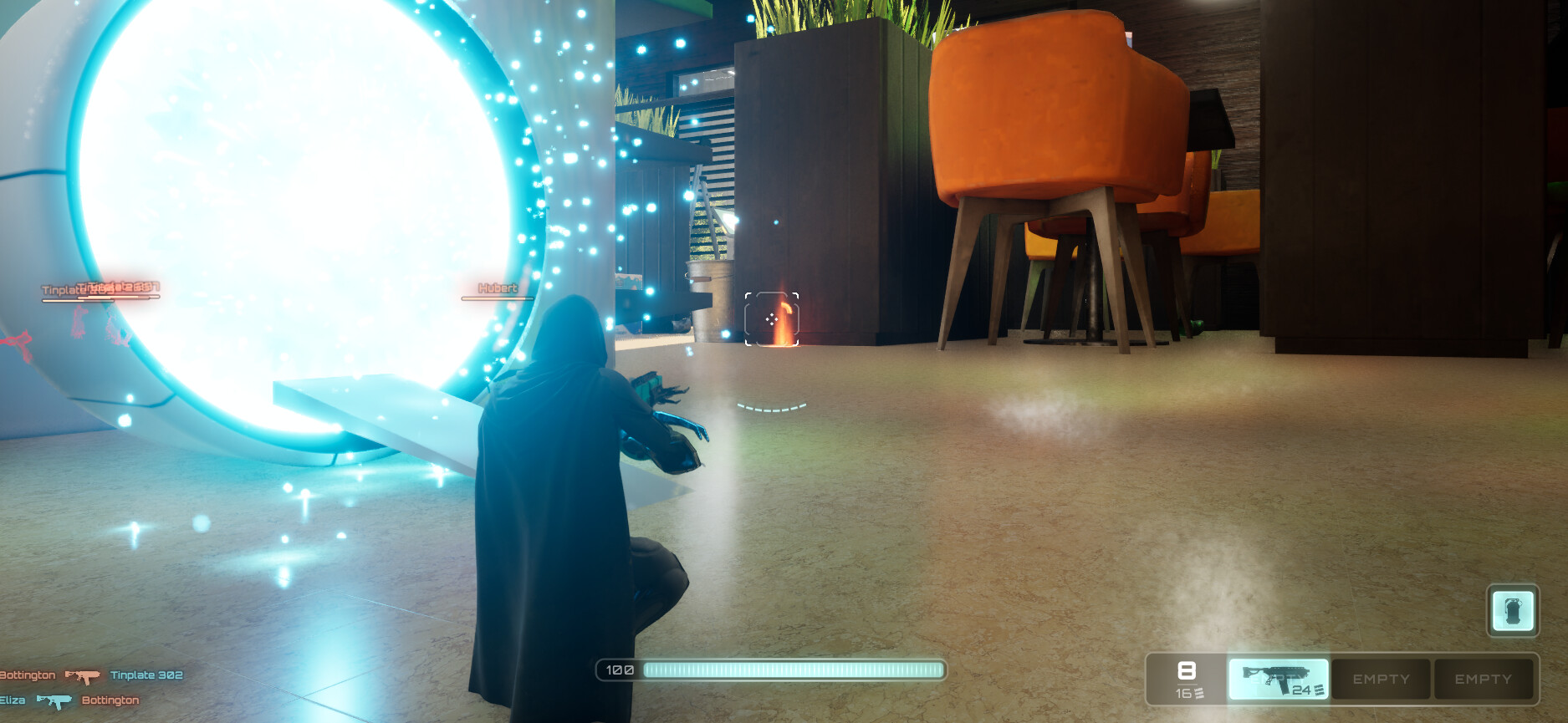The width and height of the screenshot is (1568, 723).
Task: Select the SMG in the active weapon slot
Action: click(x=1277, y=679)
